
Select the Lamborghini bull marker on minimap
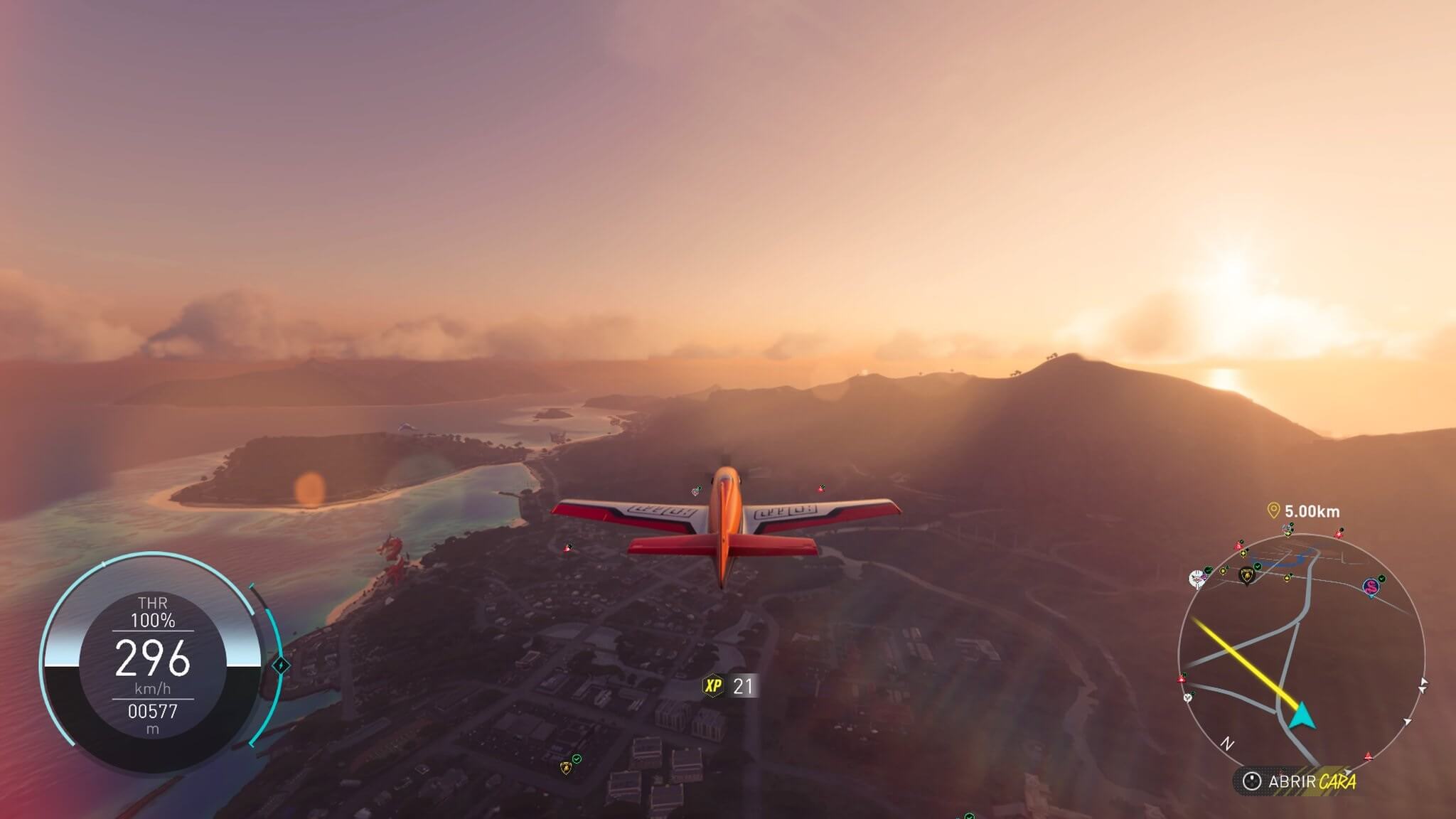click(x=1246, y=576)
